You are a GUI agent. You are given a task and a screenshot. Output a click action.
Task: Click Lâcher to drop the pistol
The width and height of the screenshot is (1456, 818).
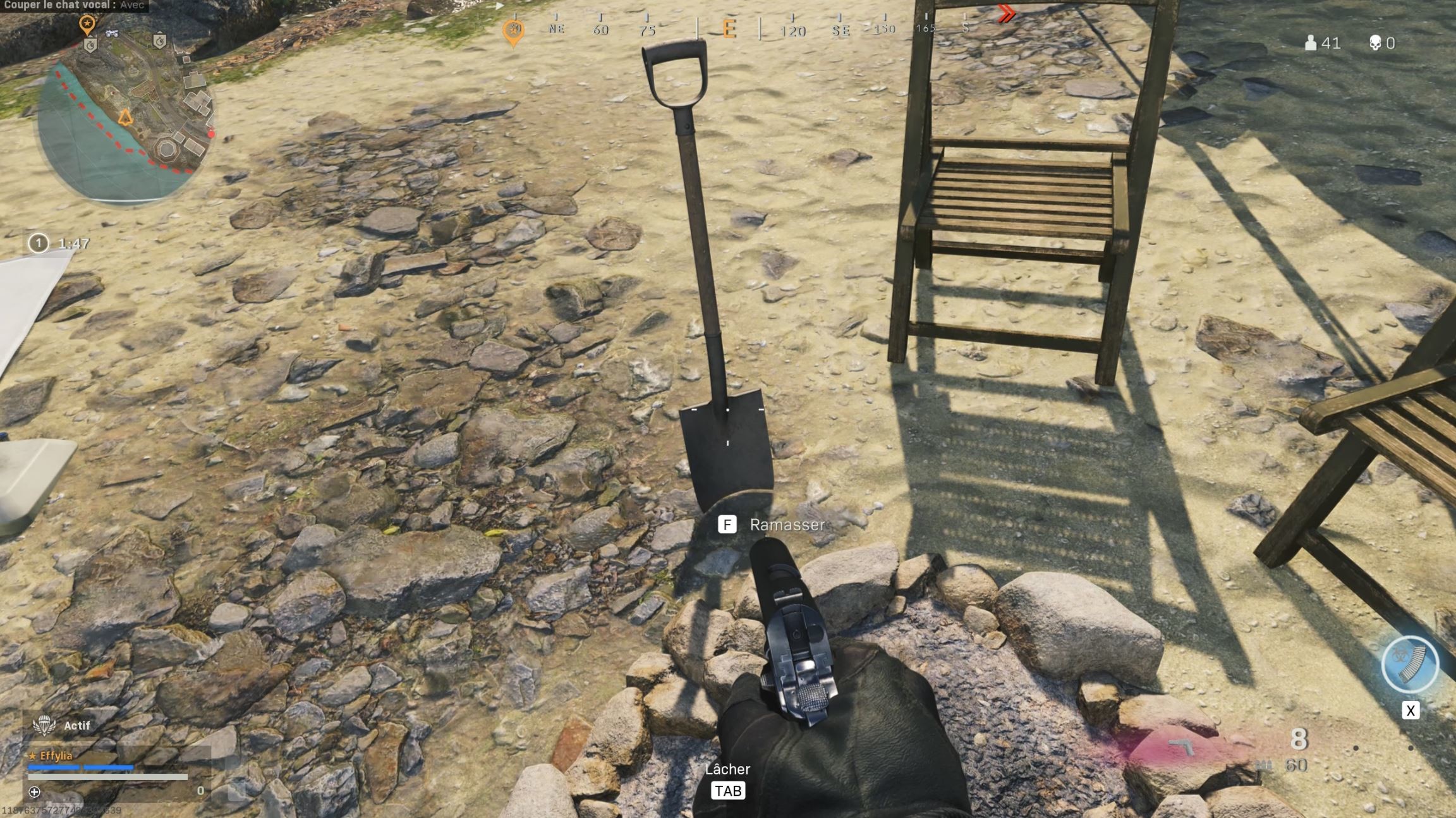(728, 769)
